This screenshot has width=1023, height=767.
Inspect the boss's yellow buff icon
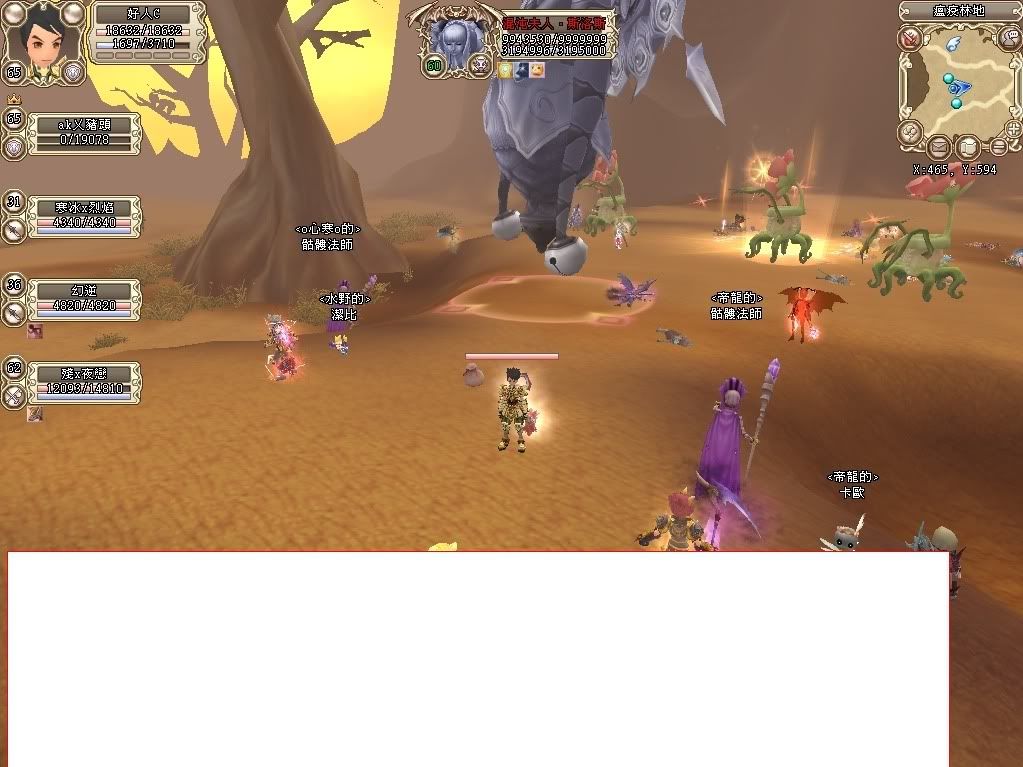coord(506,70)
